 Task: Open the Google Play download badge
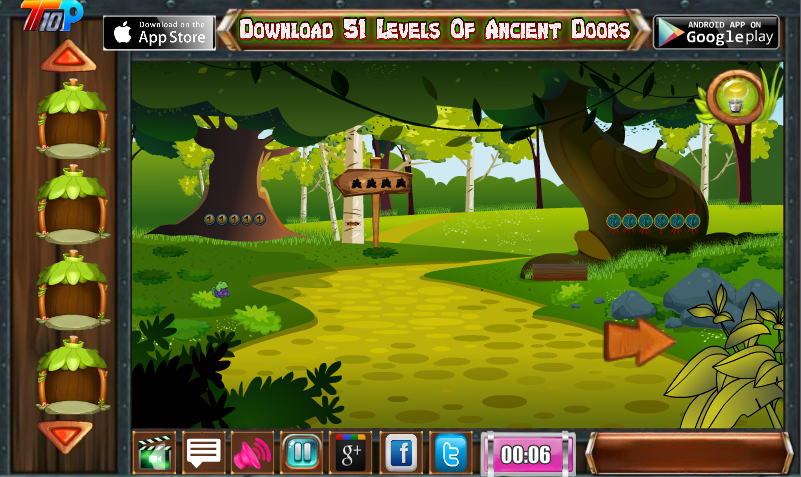(716, 32)
